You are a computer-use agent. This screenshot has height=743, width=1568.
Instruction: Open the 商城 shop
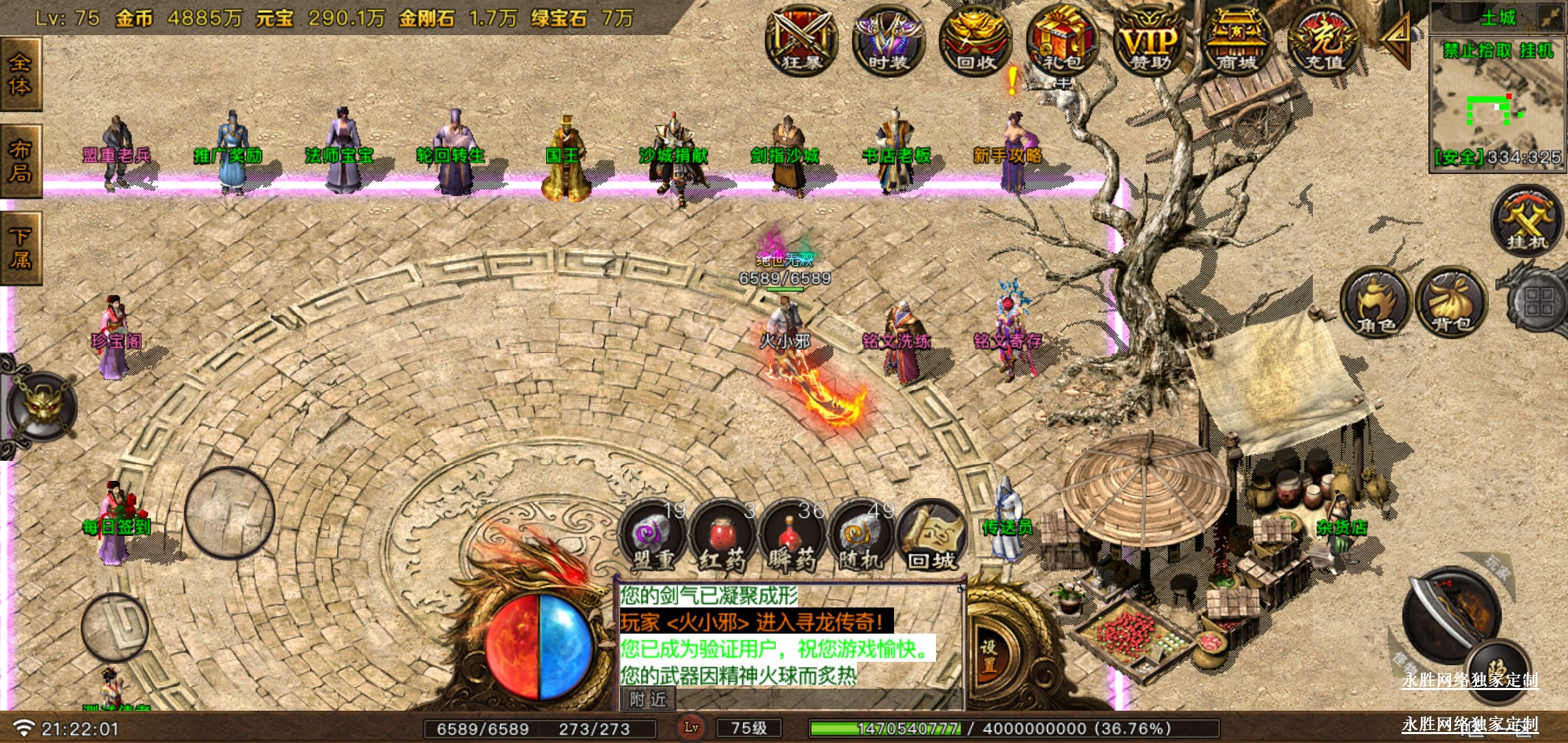click(1237, 41)
